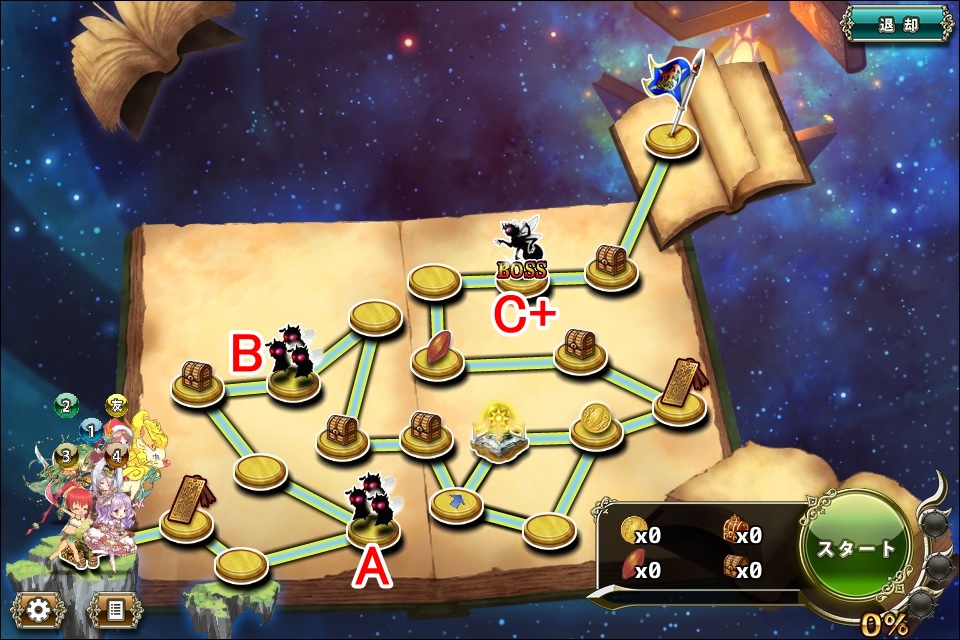Choose the goal flag node
This screenshot has height=640, width=960.
coord(671,137)
